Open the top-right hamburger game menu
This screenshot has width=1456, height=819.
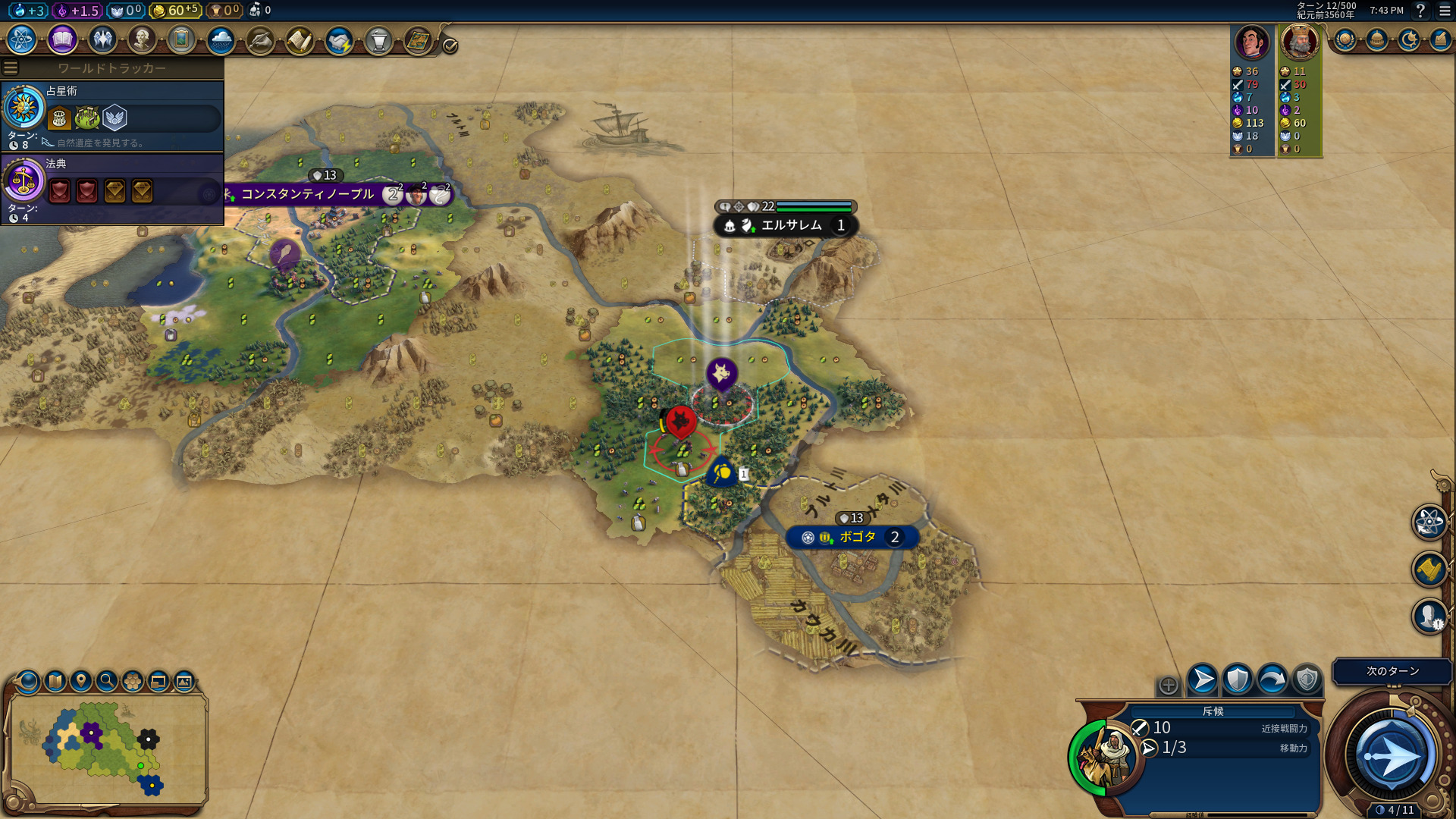click(x=1445, y=11)
